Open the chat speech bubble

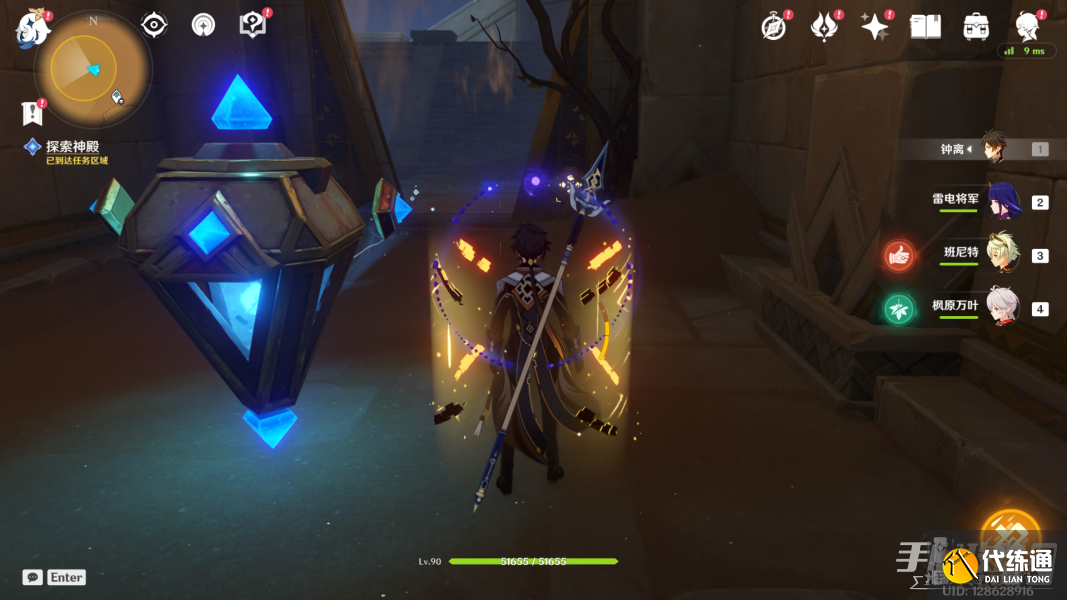pyautogui.click(x=33, y=577)
